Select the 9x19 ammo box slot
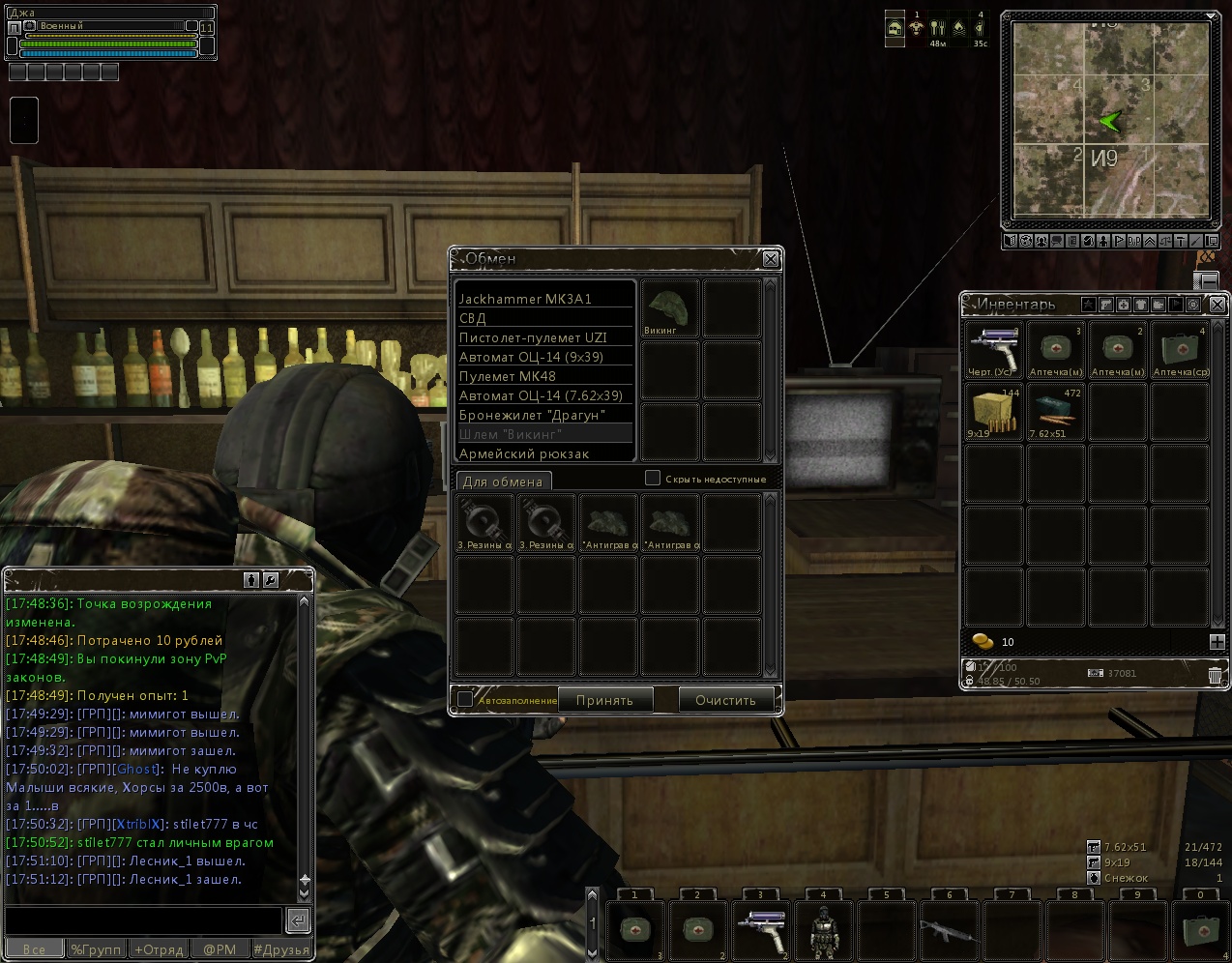 994,411
